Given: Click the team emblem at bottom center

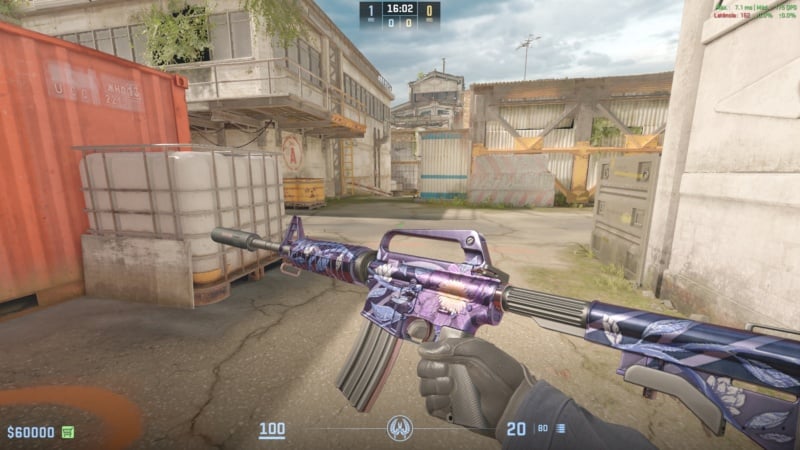Looking at the screenshot, I should coord(399,429).
